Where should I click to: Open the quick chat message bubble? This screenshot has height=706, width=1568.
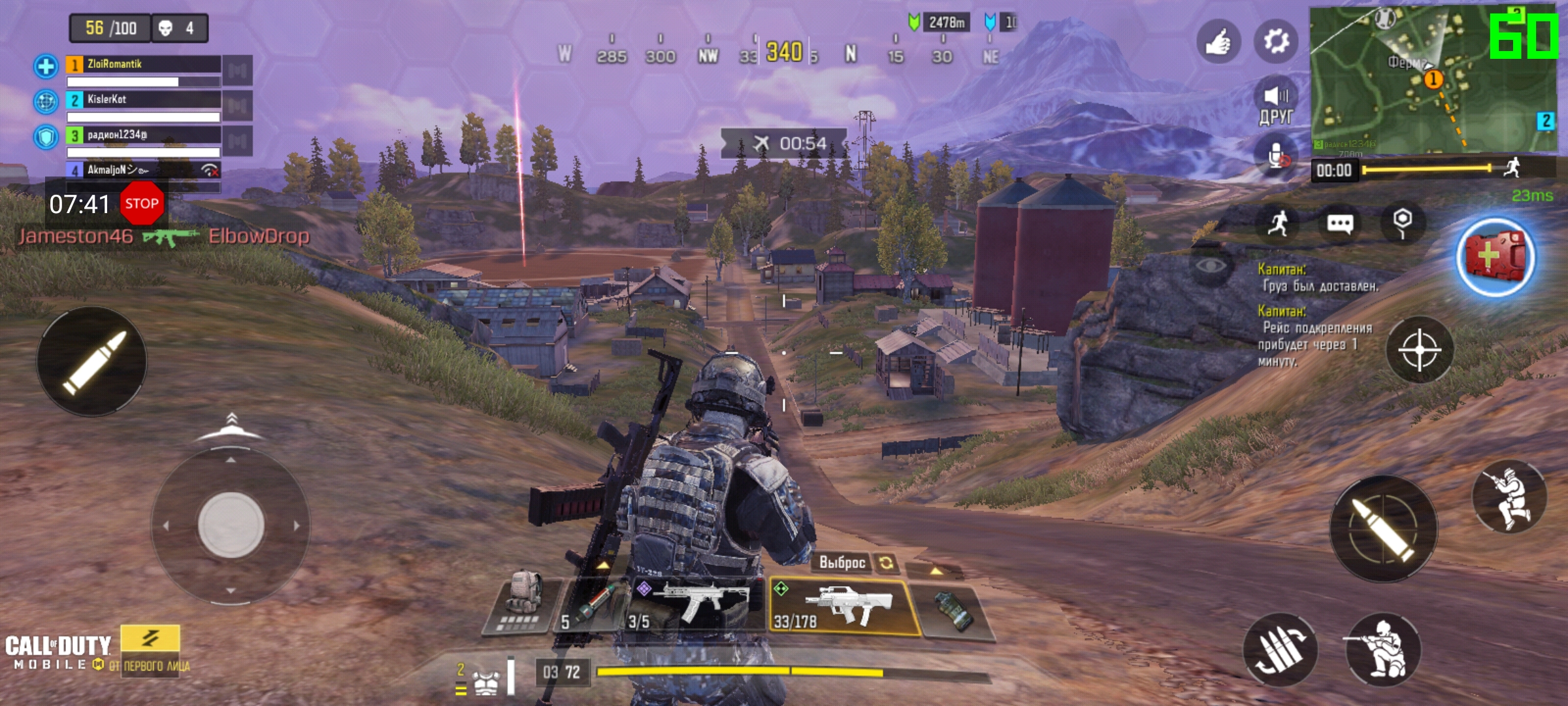tap(1340, 224)
